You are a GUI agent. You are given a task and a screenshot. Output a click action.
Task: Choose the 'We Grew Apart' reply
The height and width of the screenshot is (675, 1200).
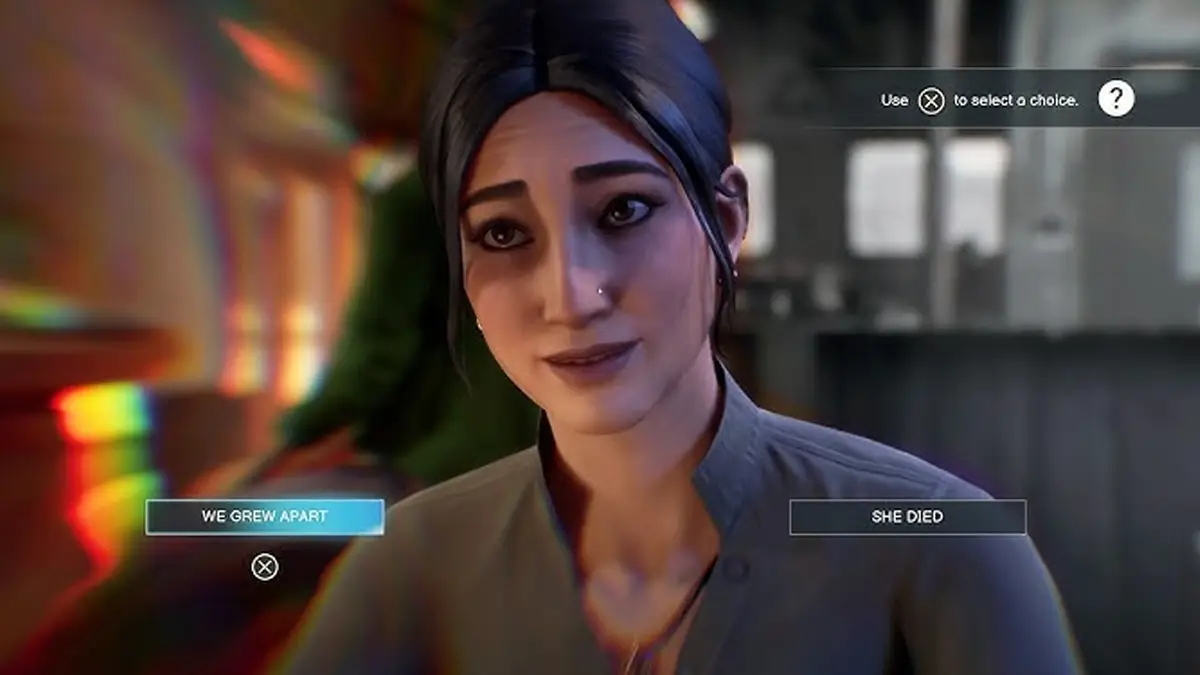point(265,517)
